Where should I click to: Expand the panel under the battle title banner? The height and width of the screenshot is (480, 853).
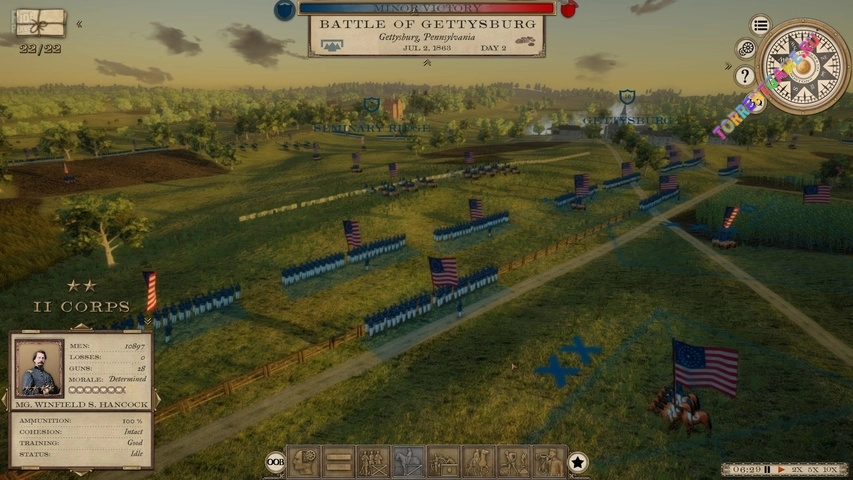(427, 63)
